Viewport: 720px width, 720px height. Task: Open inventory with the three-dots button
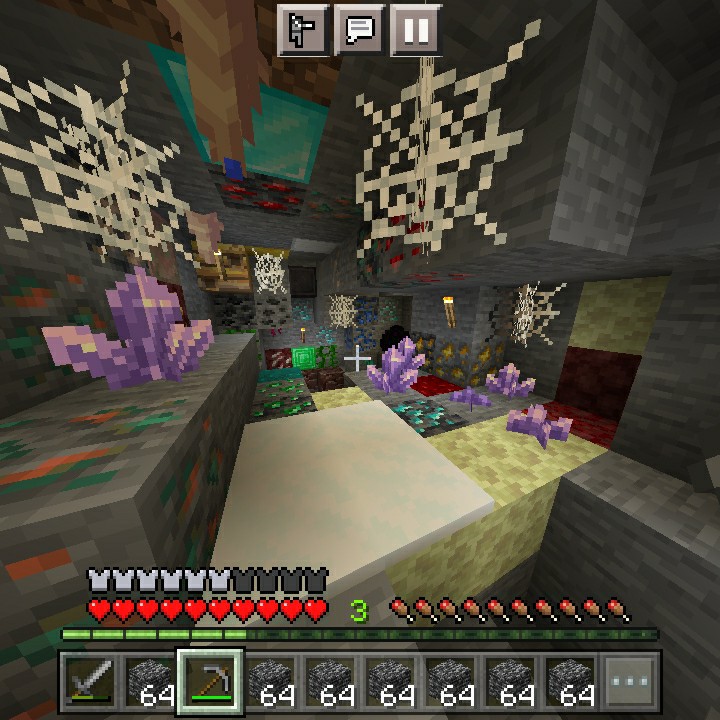(630, 682)
